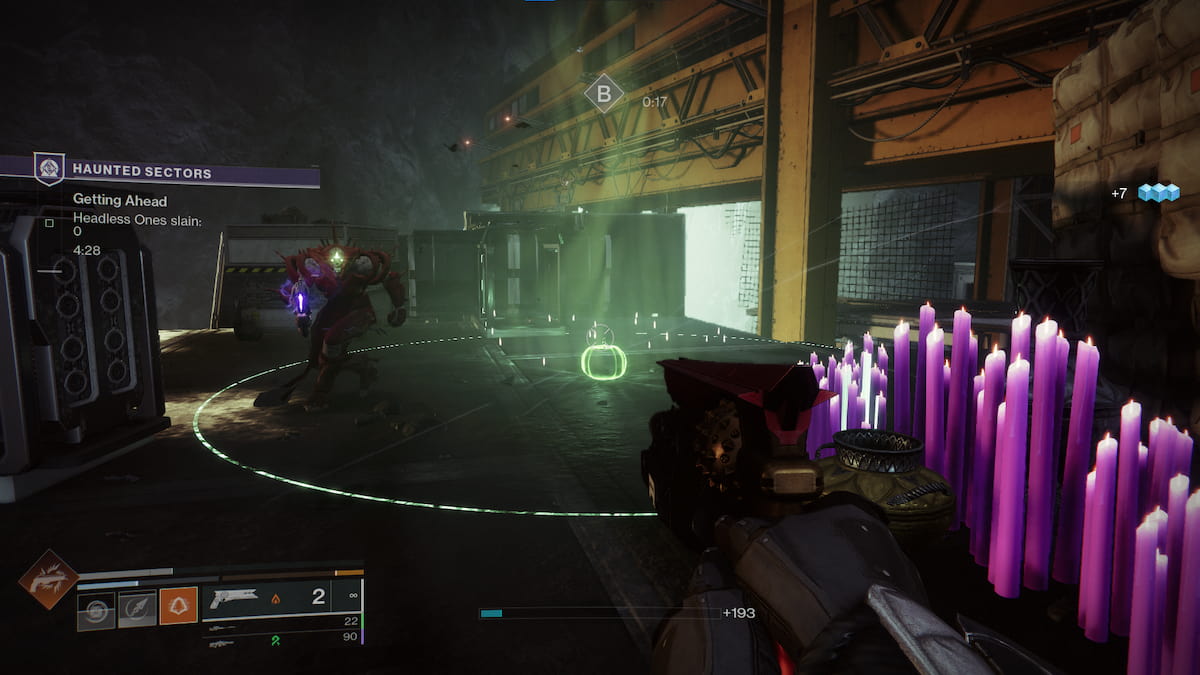The image size is (1200, 675).
Task: Activate the golden gun super ability diamond
Action: [48, 580]
